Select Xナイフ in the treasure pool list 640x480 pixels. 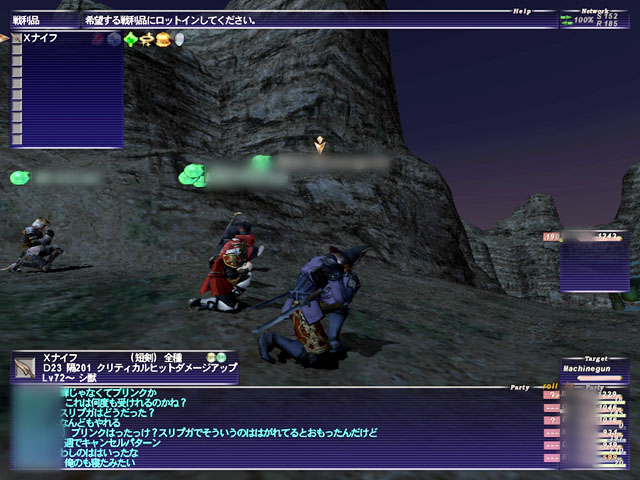pyautogui.click(x=42, y=38)
